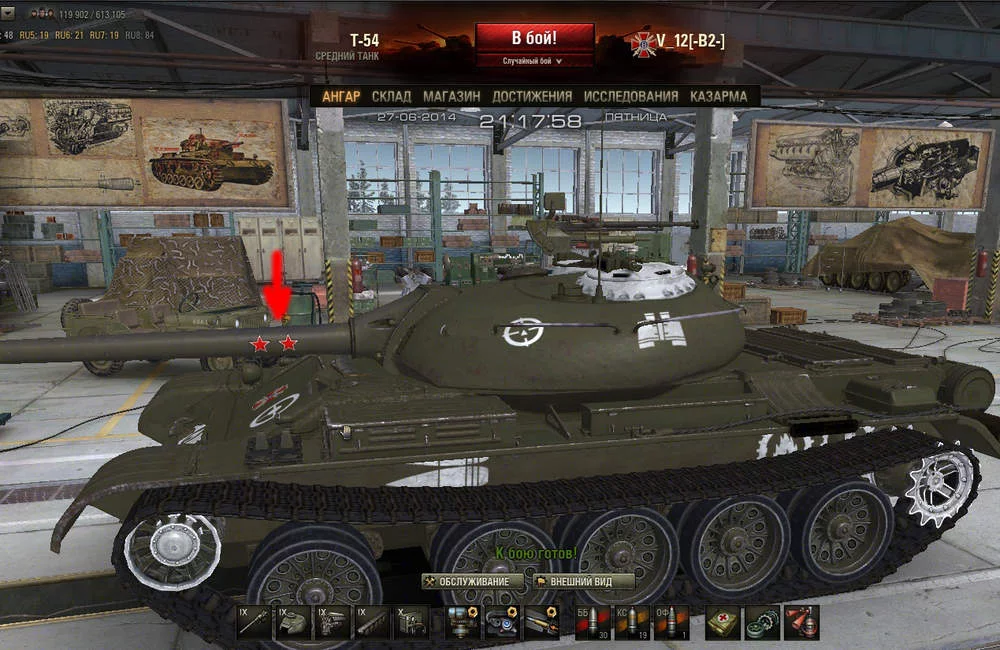The height and width of the screenshot is (650, 1000).
Task: Switch to the АНГАР tab
Action: [341, 96]
